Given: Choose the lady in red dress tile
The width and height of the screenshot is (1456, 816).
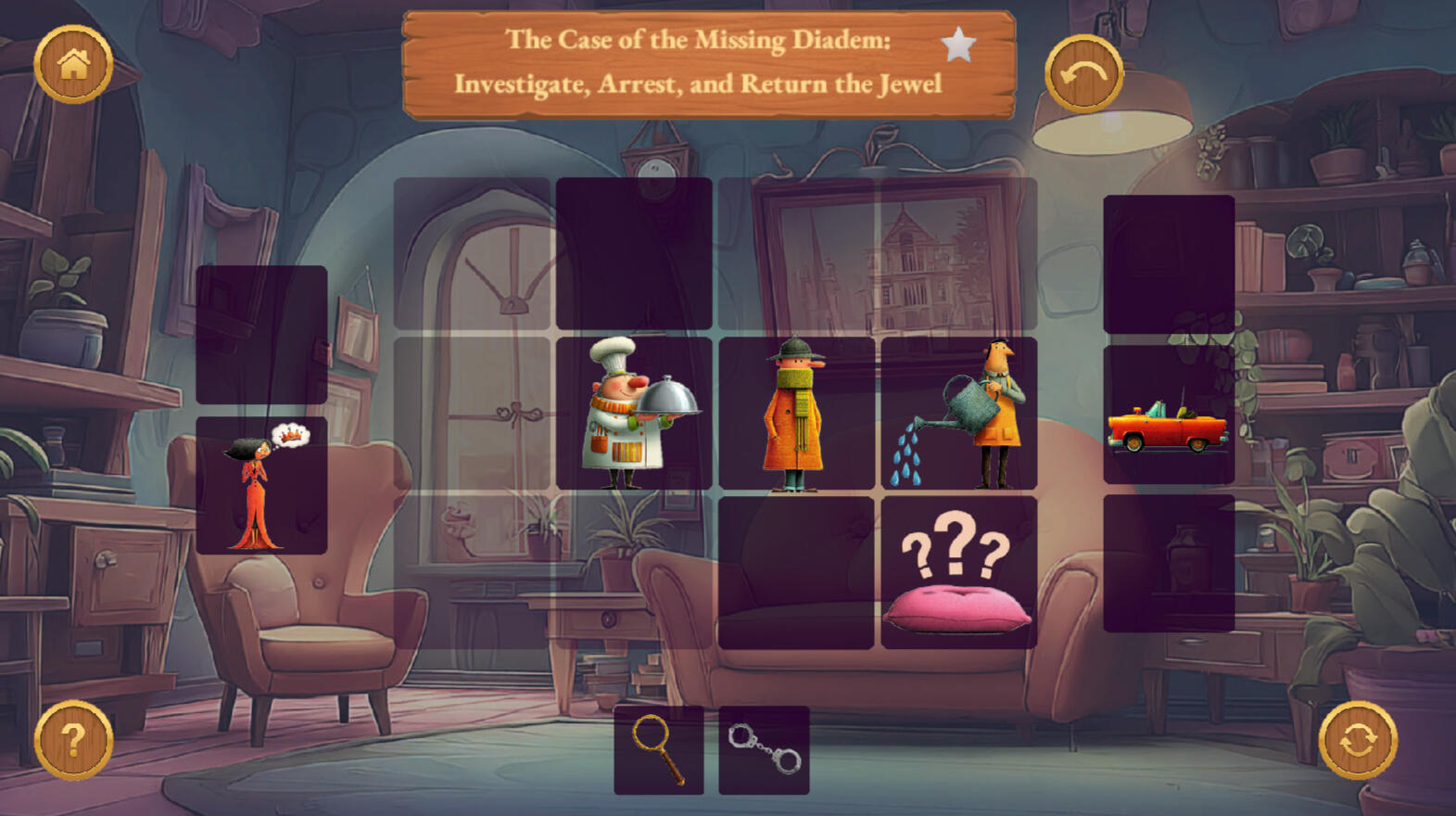Looking at the screenshot, I should click(261, 485).
